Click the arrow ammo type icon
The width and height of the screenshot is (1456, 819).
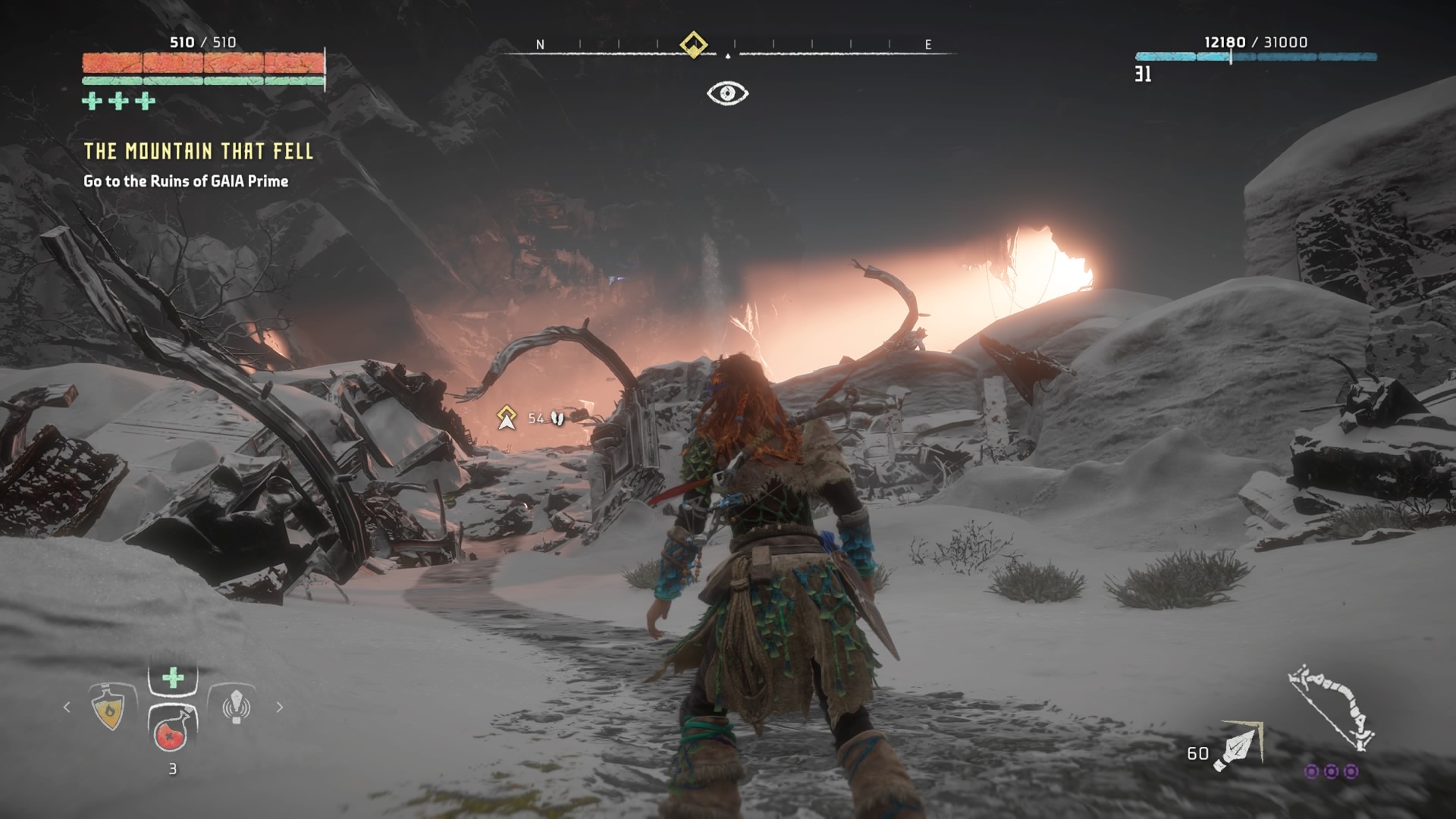click(1236, 747)
